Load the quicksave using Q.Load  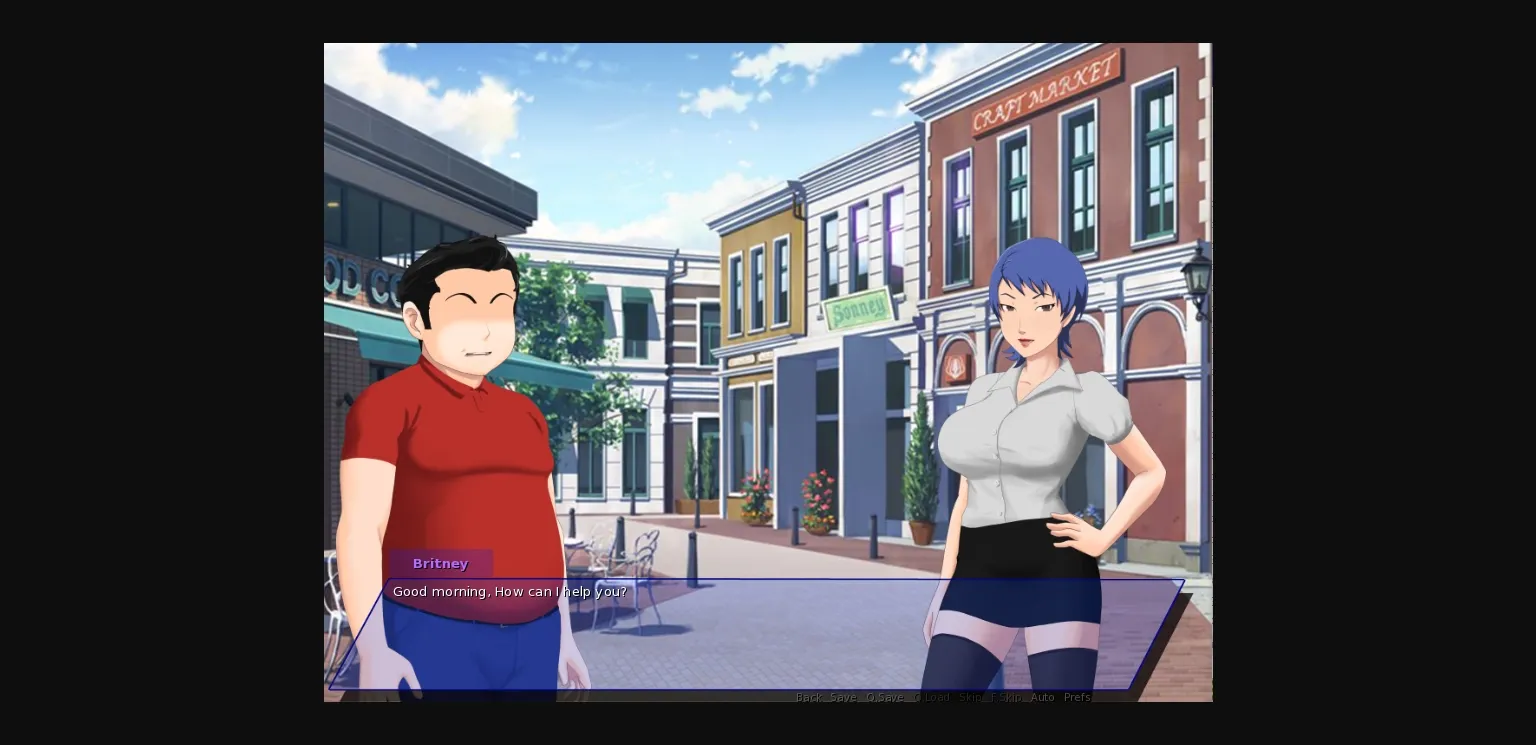pos(930,697)
